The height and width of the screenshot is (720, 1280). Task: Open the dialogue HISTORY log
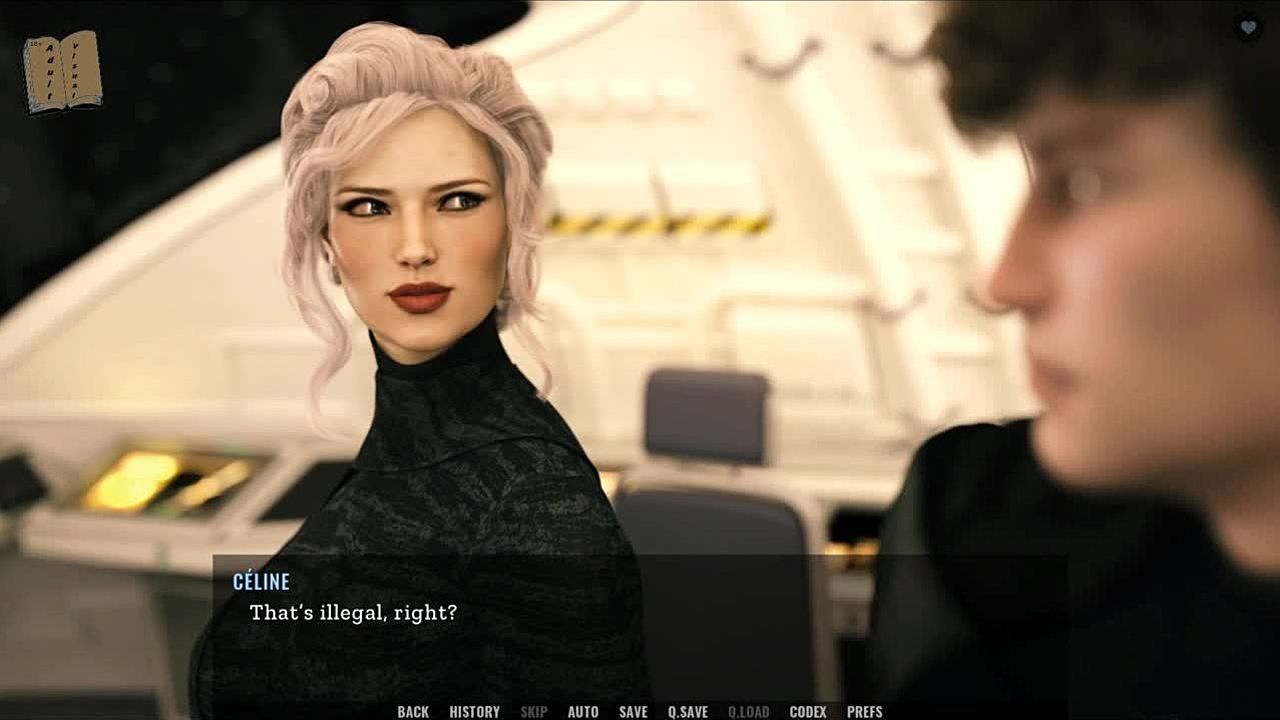click(474, 712)
